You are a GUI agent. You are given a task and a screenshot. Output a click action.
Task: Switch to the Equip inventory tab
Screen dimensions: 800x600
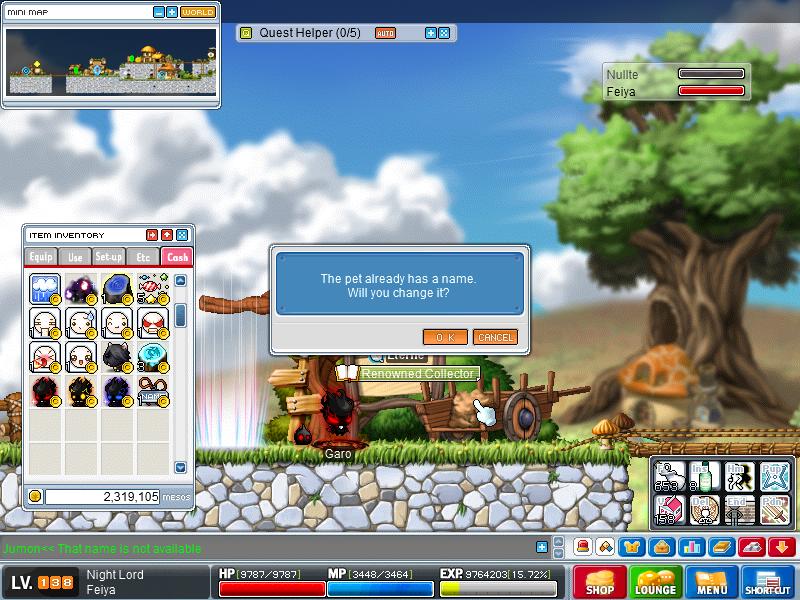[42, 257]
